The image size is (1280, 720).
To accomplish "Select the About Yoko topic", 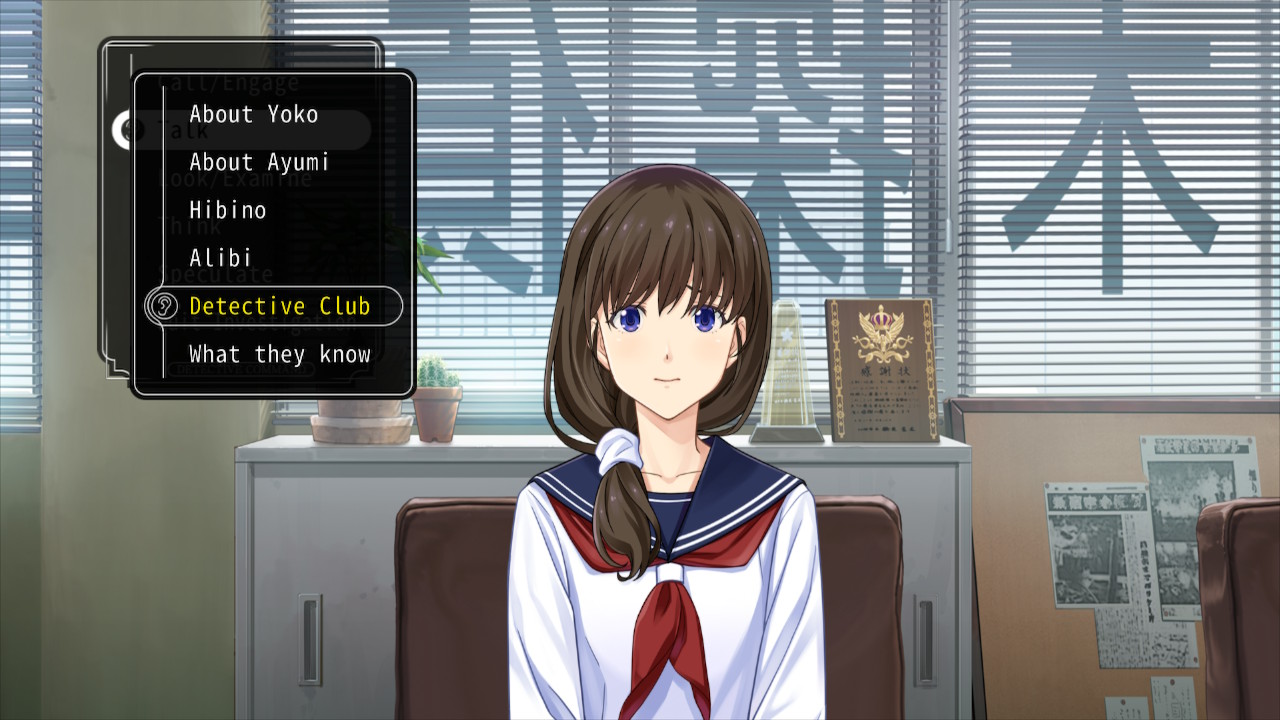I will pyautogui.click(x=253, y=114).
